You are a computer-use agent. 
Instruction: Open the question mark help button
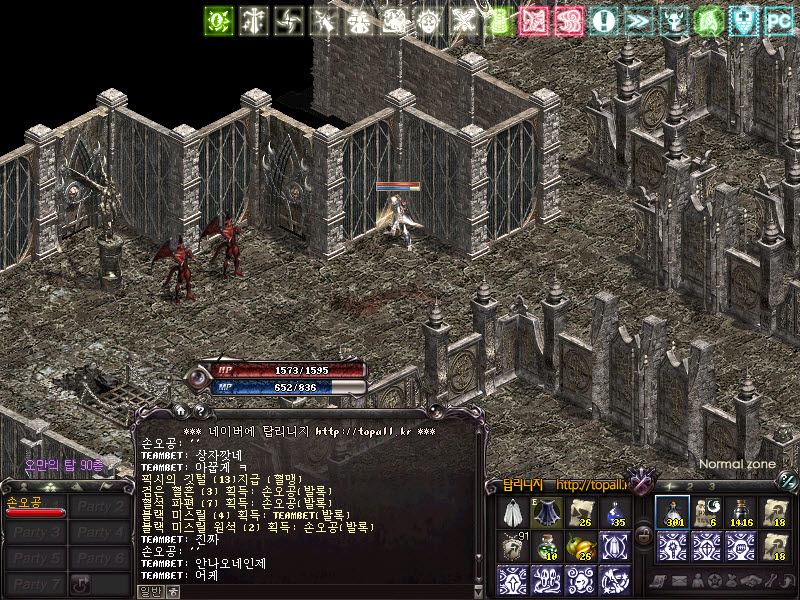pos(199,410)
